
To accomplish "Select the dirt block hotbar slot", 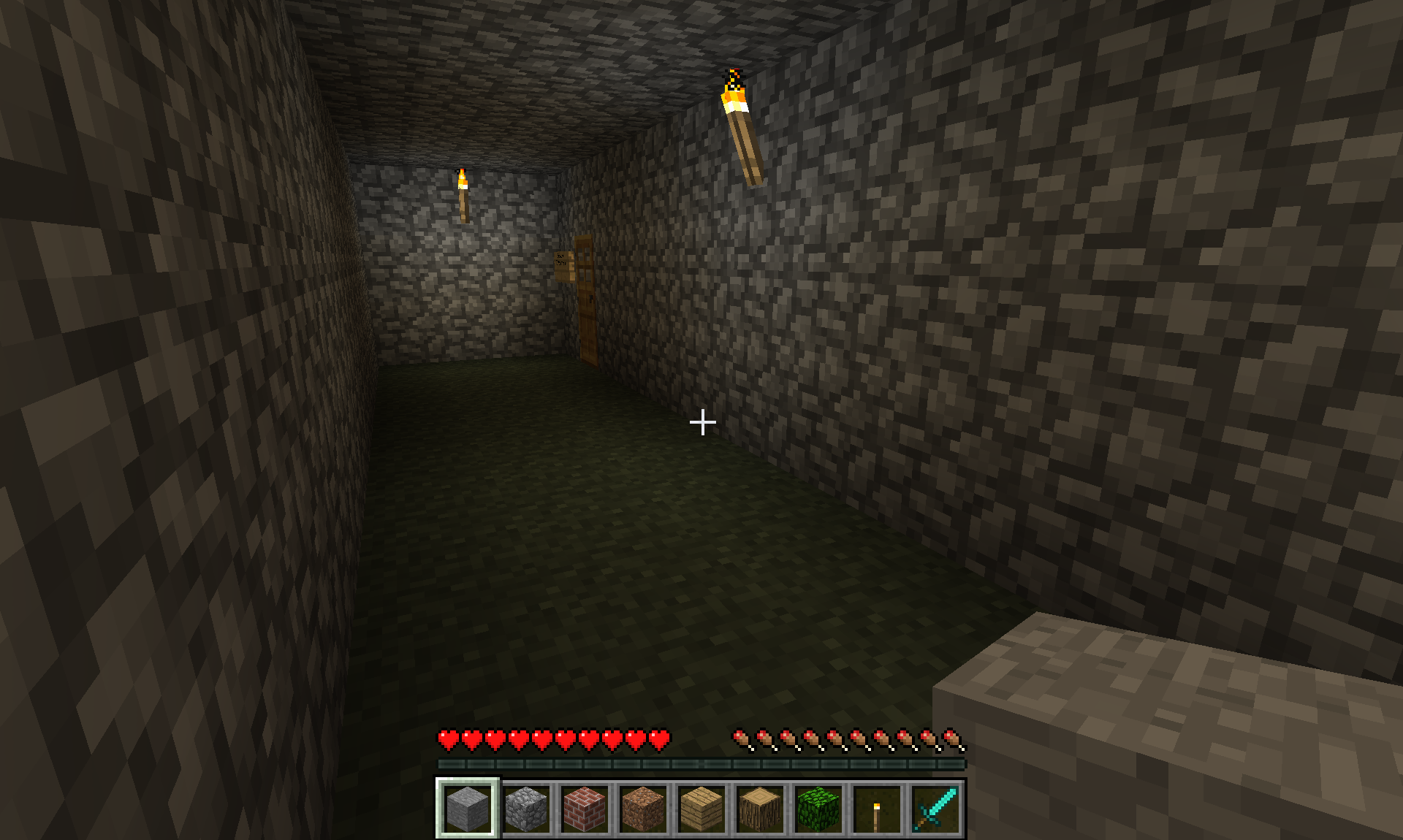I will pos(643,808).
